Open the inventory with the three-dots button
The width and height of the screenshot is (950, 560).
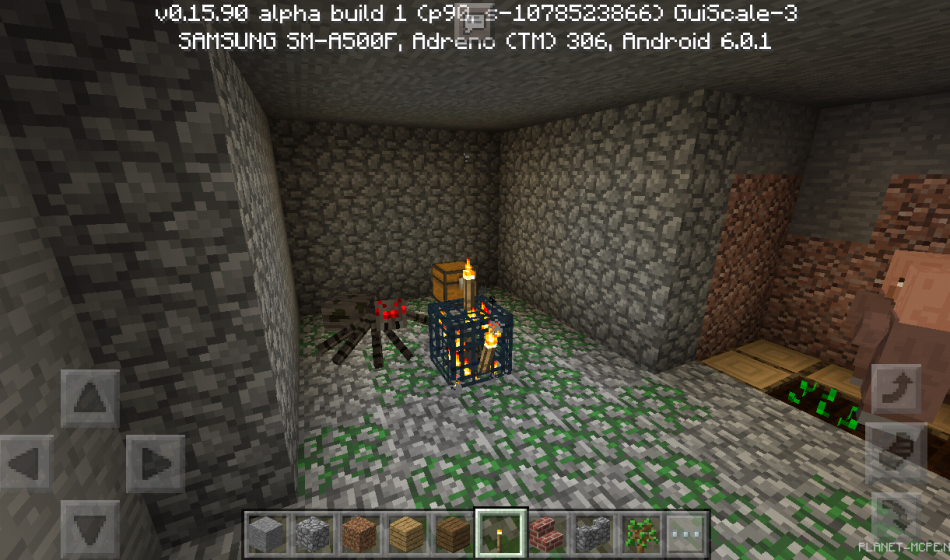[x=686, y=532]
